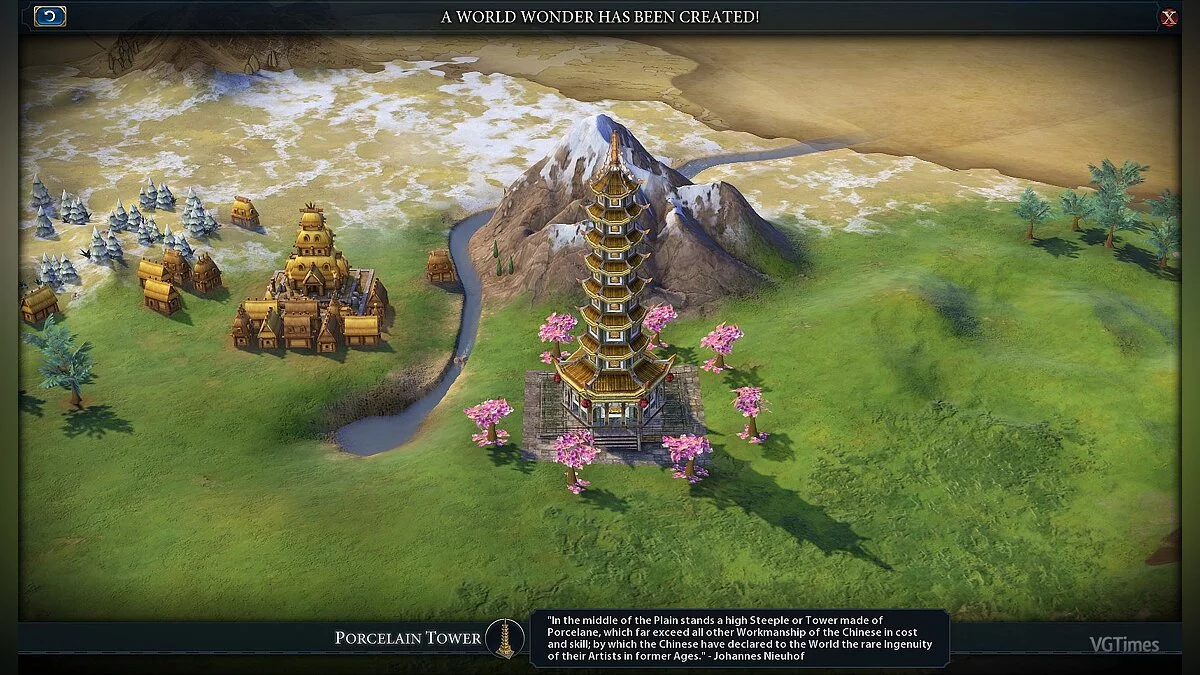This screenshot has width=1200, height=675.
Task: Close the world wonder screen with the X
Action: tap(1168, 17)
